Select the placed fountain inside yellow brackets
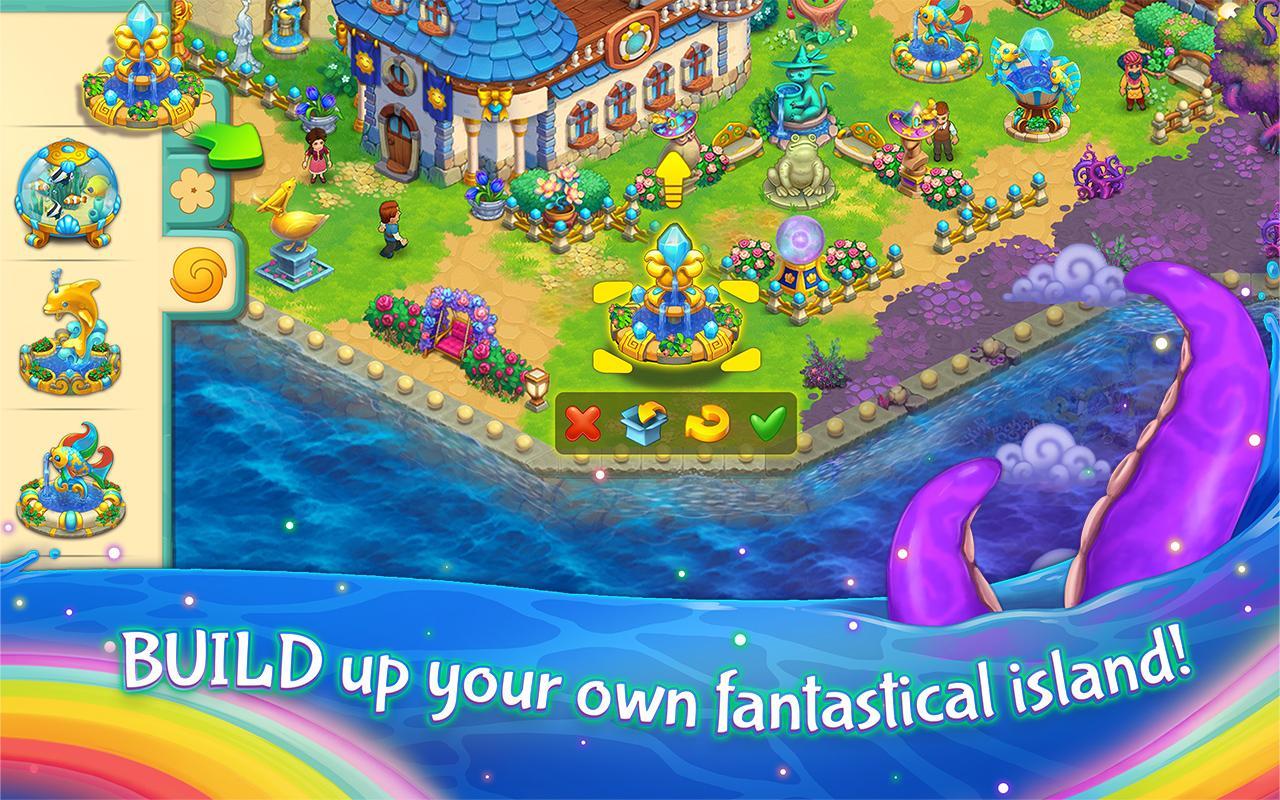1280x800 pixels. pos(675,300)
